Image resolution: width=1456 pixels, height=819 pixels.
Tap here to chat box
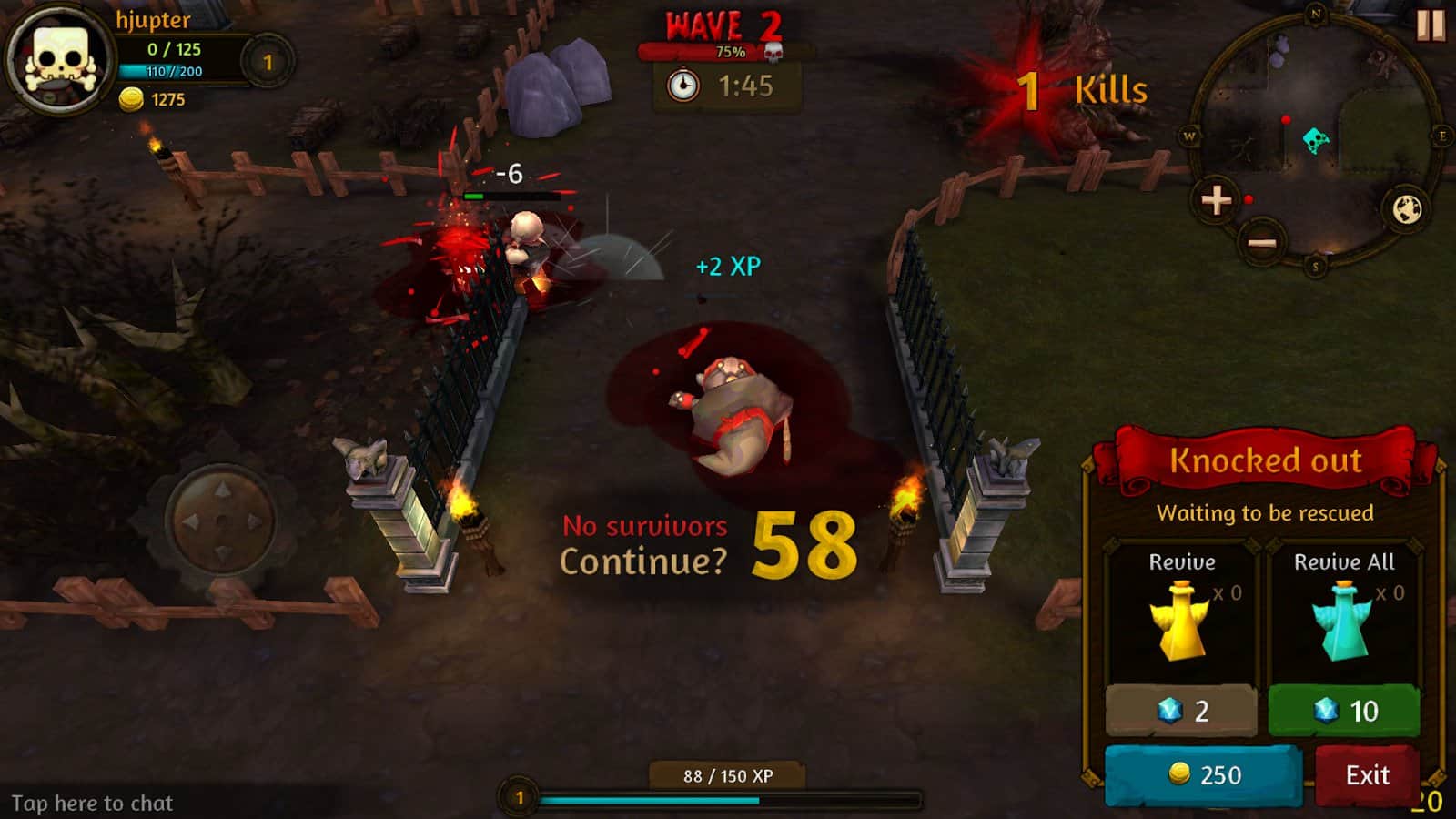click(93, 803)
